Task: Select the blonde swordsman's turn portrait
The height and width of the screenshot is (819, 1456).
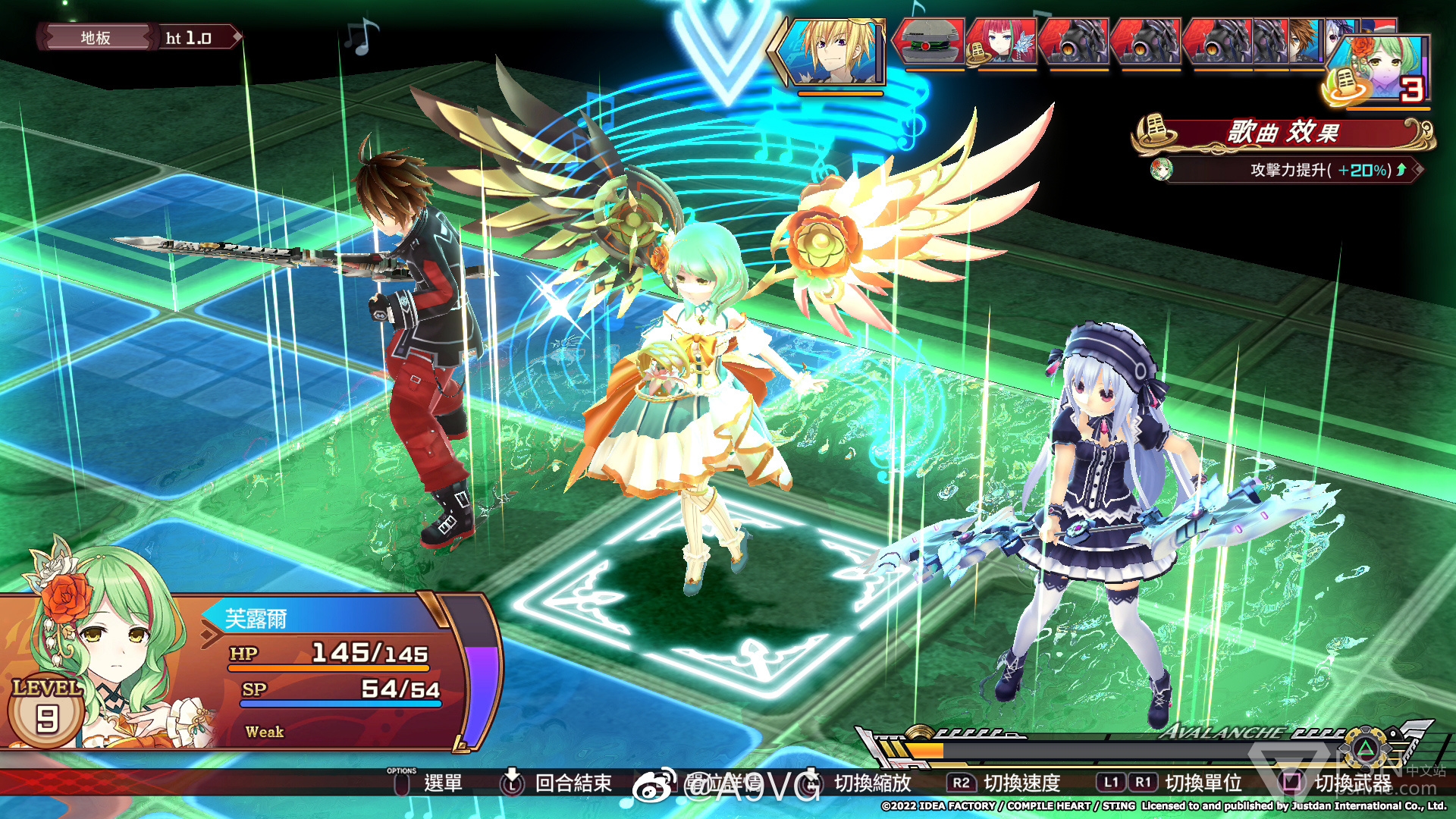Action: 834,52
